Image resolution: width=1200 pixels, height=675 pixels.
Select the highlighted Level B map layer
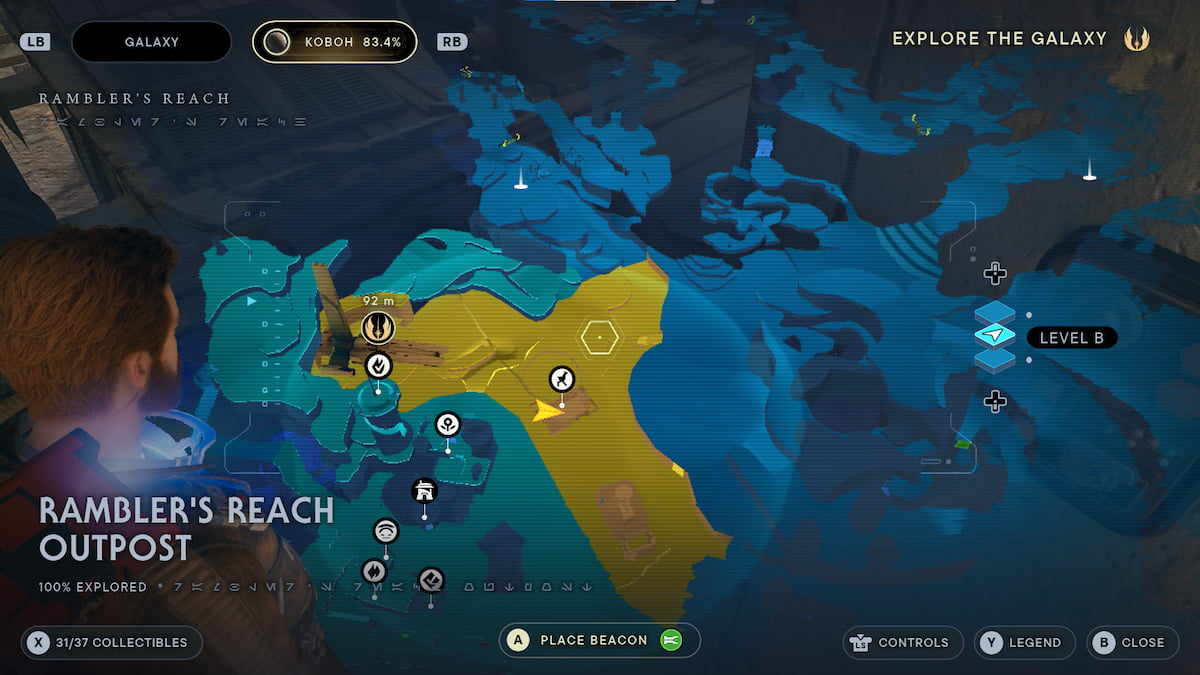(995, 336)
